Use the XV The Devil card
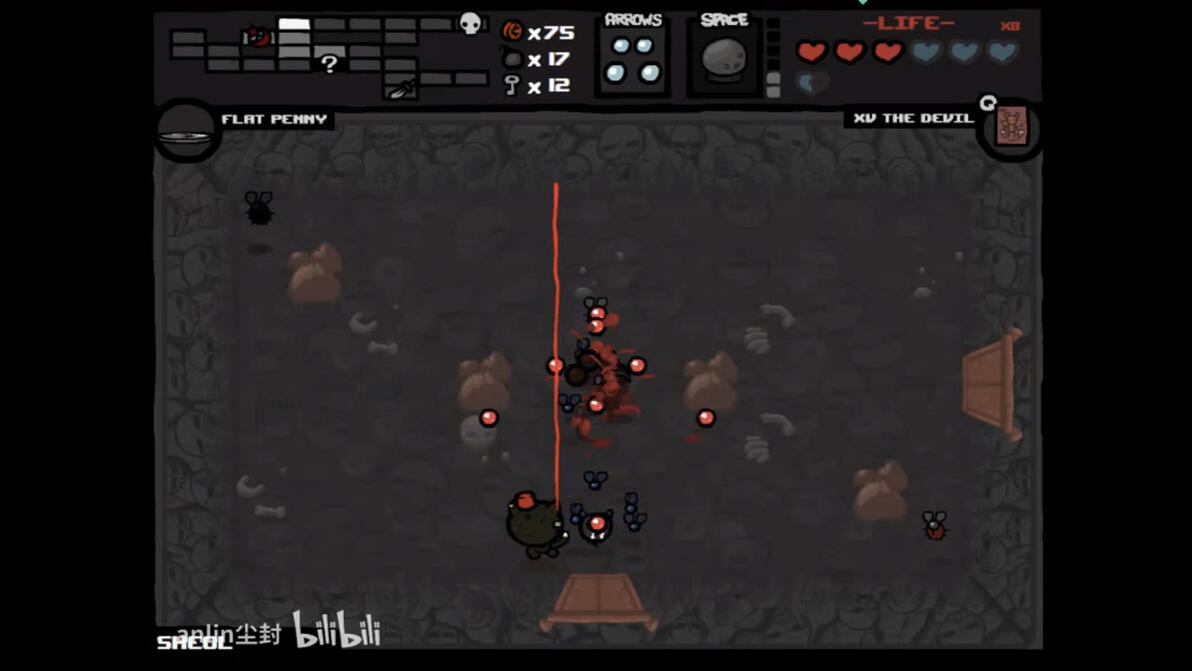This screenshot has width=1192, height=671. (1012, 129)
